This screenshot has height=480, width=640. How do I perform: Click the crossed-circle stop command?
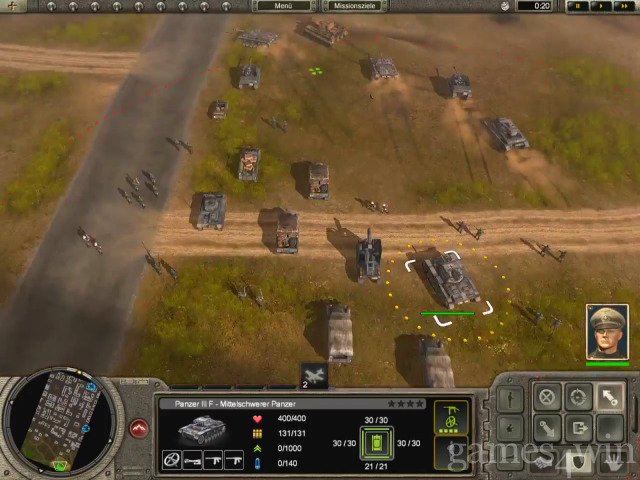click(x=546, y=395)
